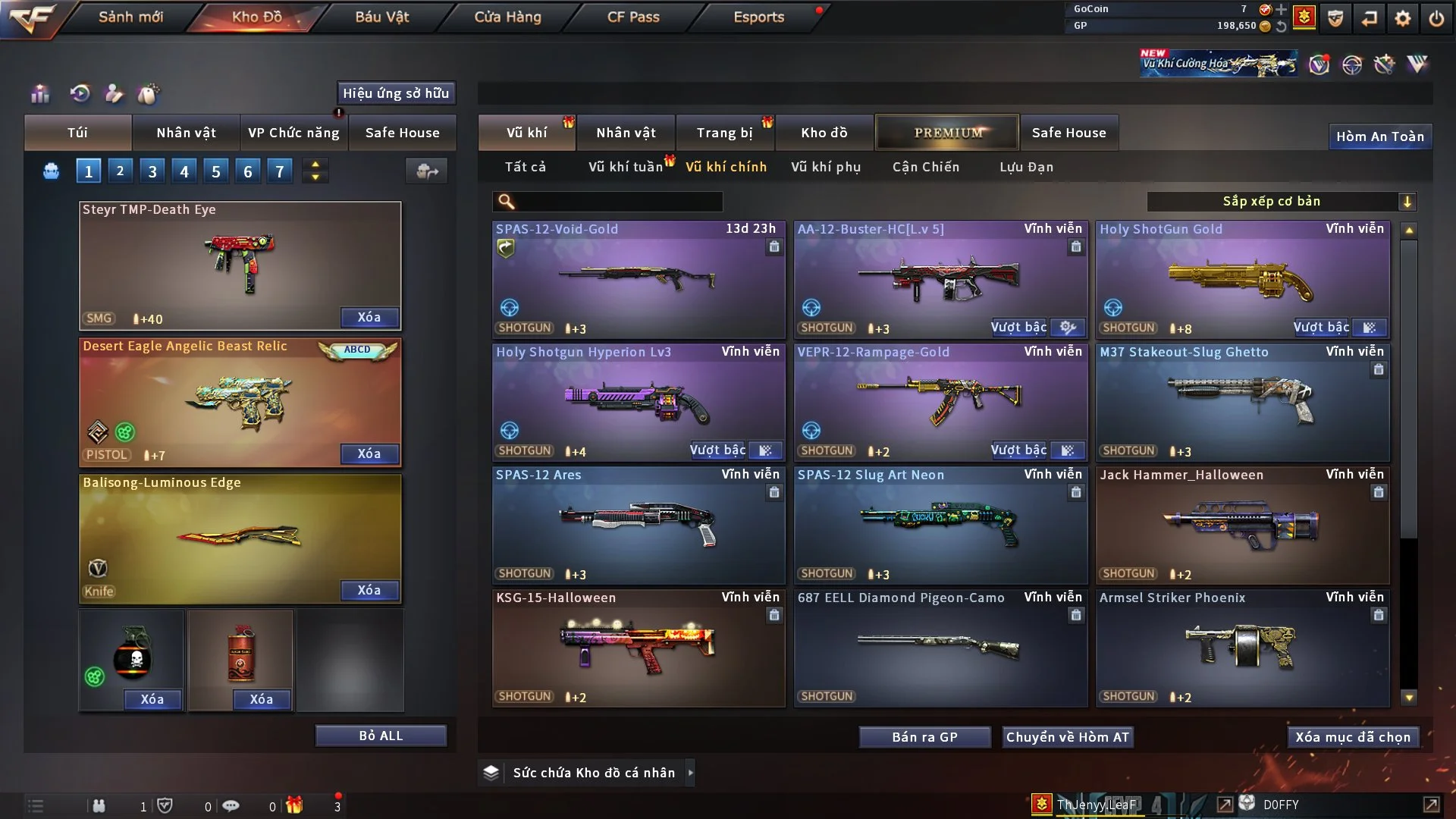Upgrade the AA-12-Buster-HC with Vượt bậc
The width and height of the screenshot is (1456, 819).
[1018, 328]
